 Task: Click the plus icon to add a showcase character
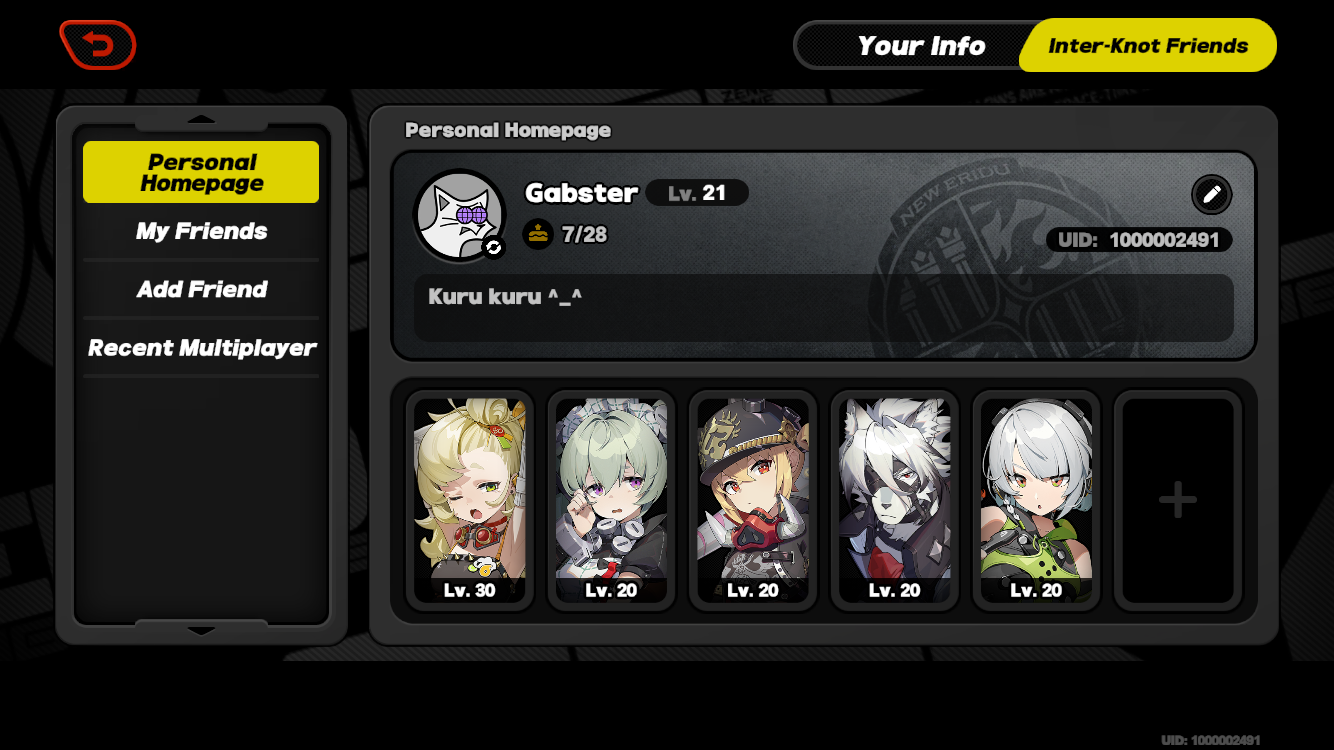[x=1178, y=500]
